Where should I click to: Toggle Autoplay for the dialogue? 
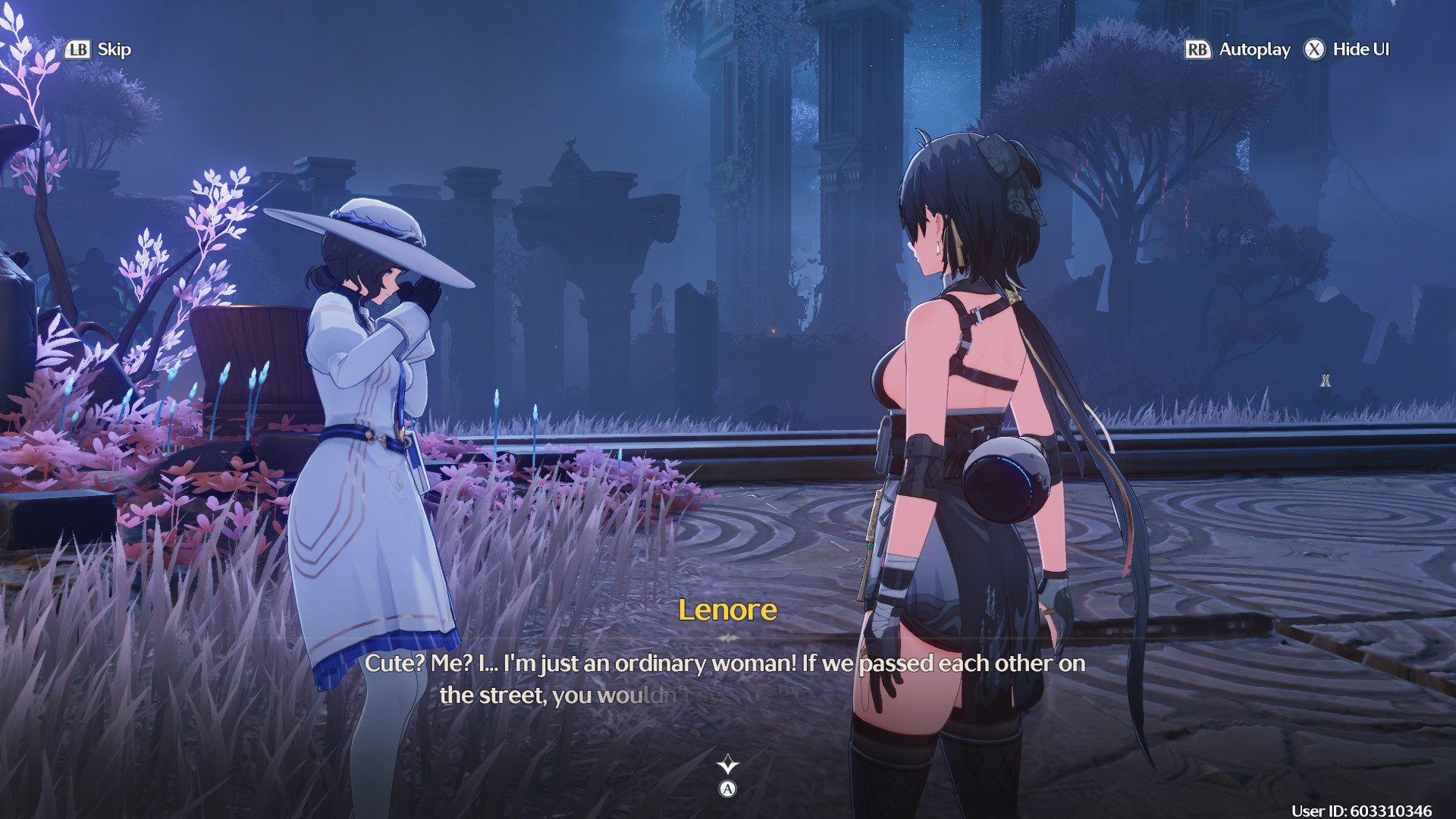point(1238,50)
